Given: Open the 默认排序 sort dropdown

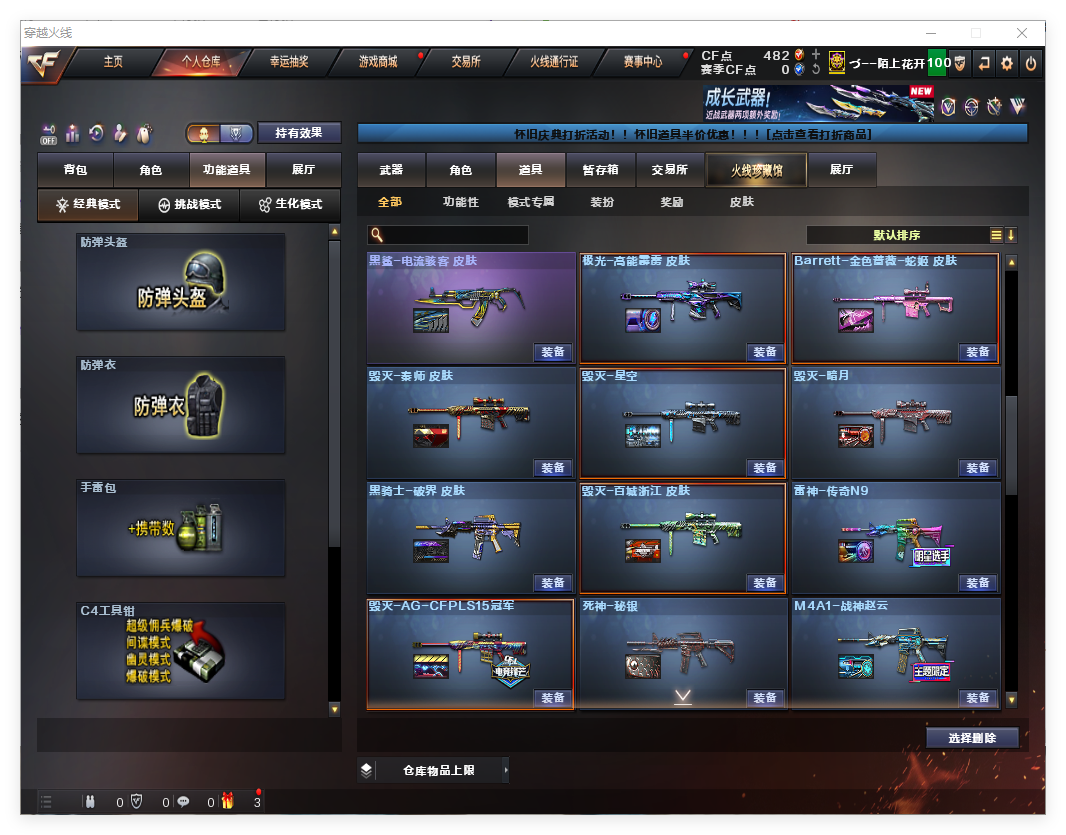Looking at the screenshot, I should click(x=896, y=235).
